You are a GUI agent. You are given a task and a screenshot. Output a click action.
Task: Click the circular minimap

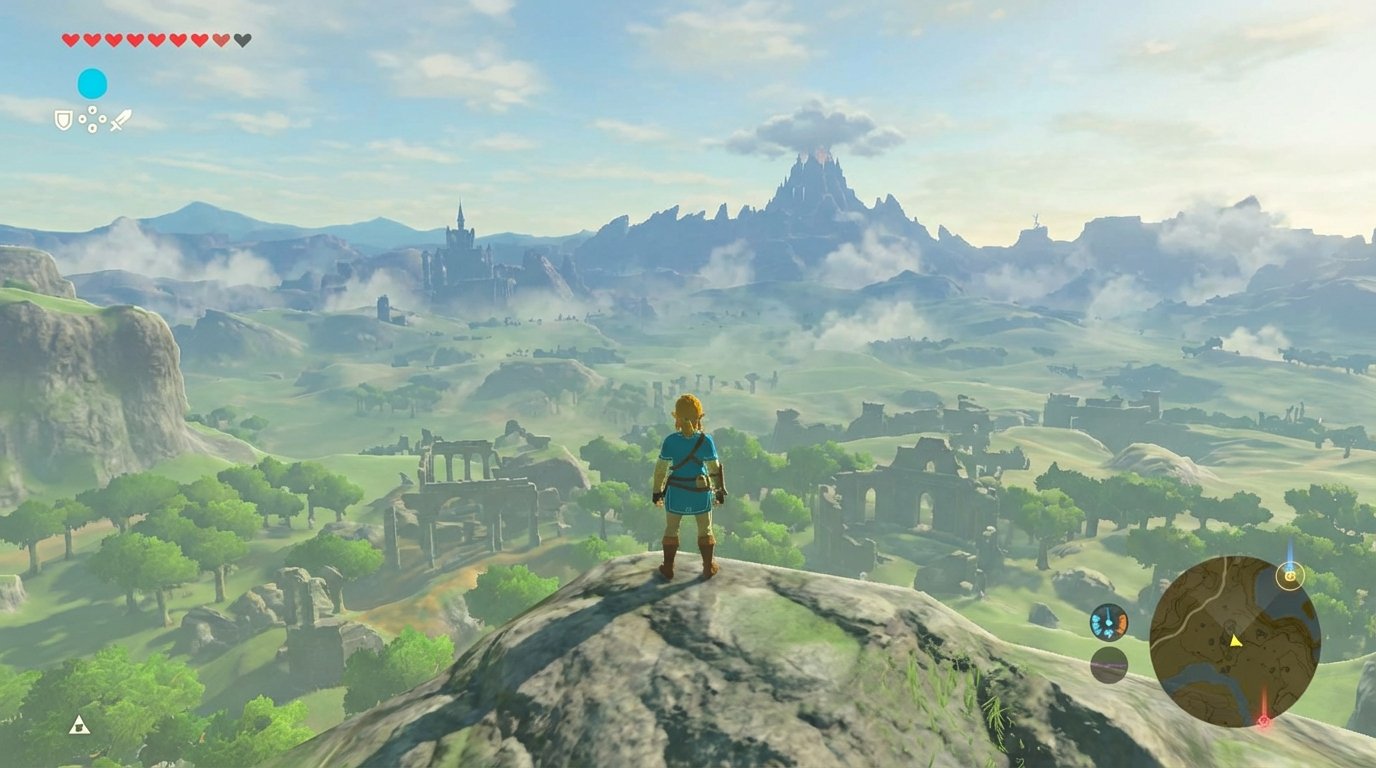(x=1234, y=641)
